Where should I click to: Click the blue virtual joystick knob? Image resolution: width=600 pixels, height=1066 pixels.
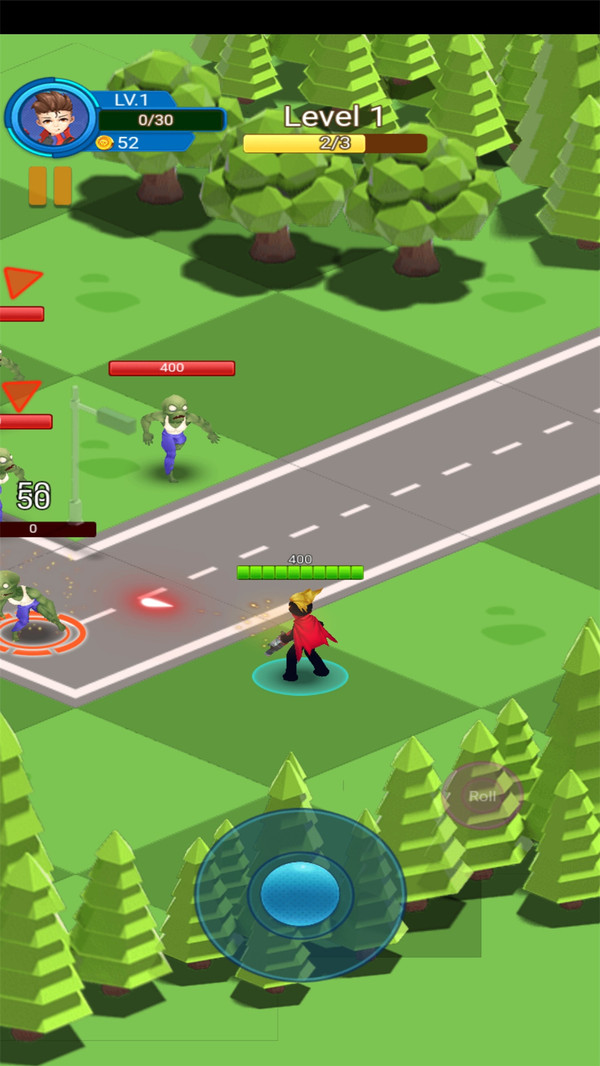pyautogui.click(x=300, y=893)
